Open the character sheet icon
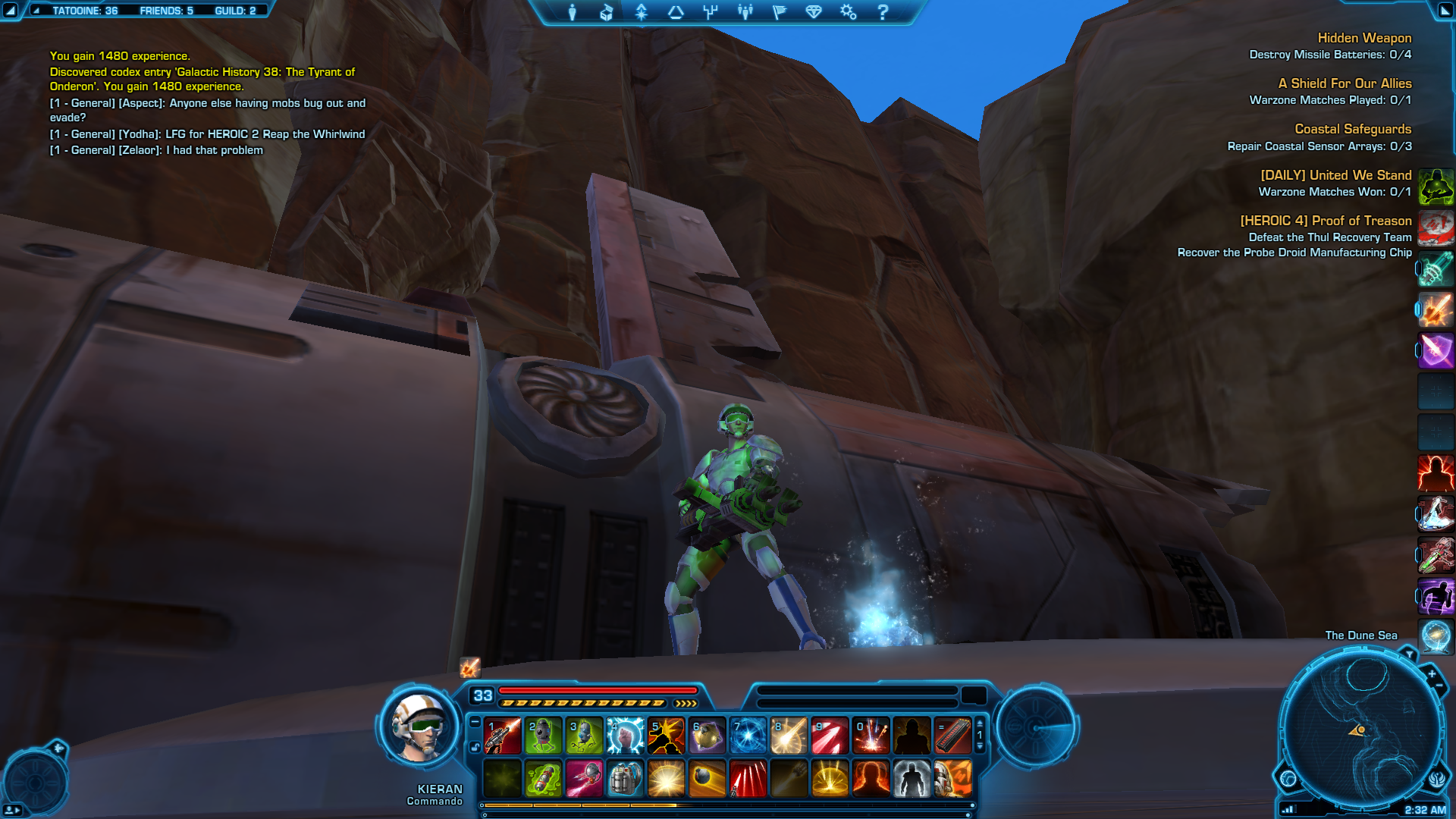This screenshot has height=819, width=1456. coord(573,12)
